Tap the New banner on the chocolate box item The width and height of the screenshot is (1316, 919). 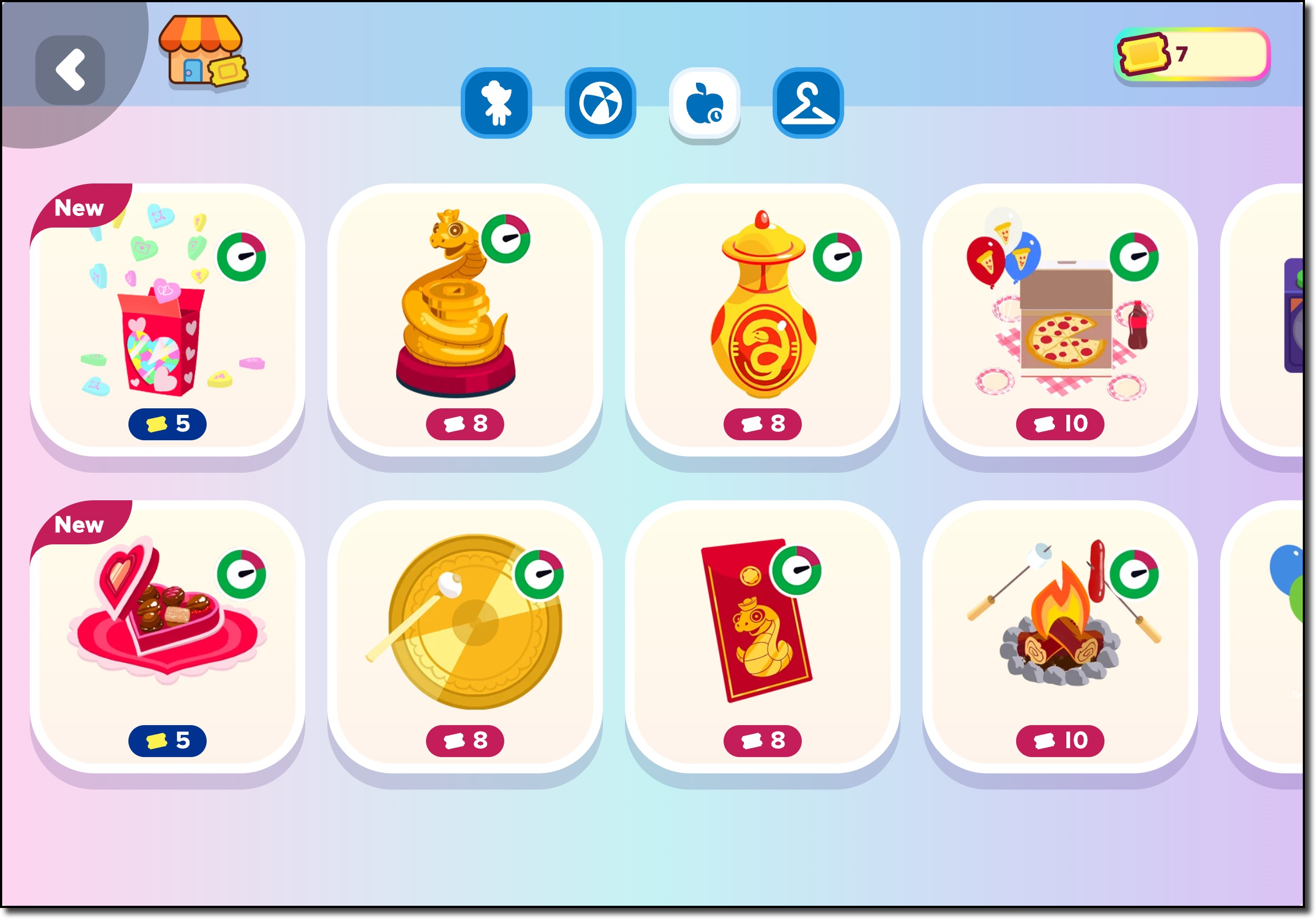point(80,525)
